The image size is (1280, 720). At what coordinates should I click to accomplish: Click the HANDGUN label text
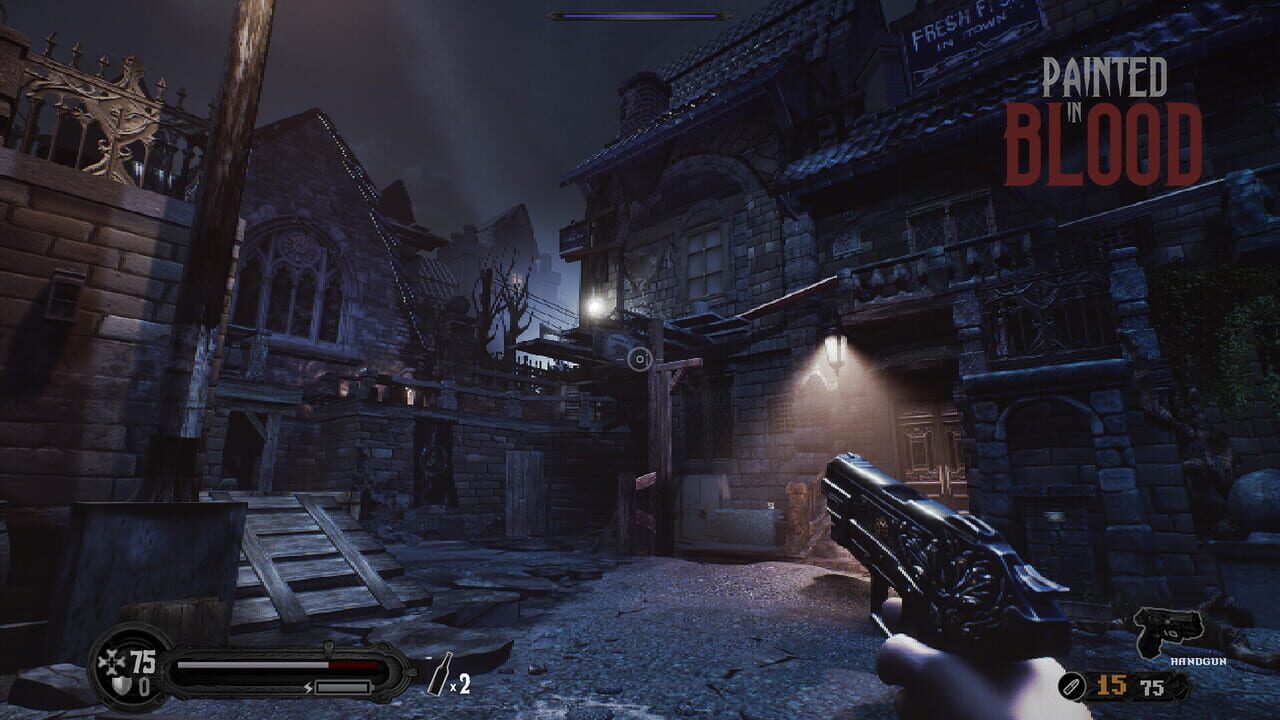(x=1198, y=661)
